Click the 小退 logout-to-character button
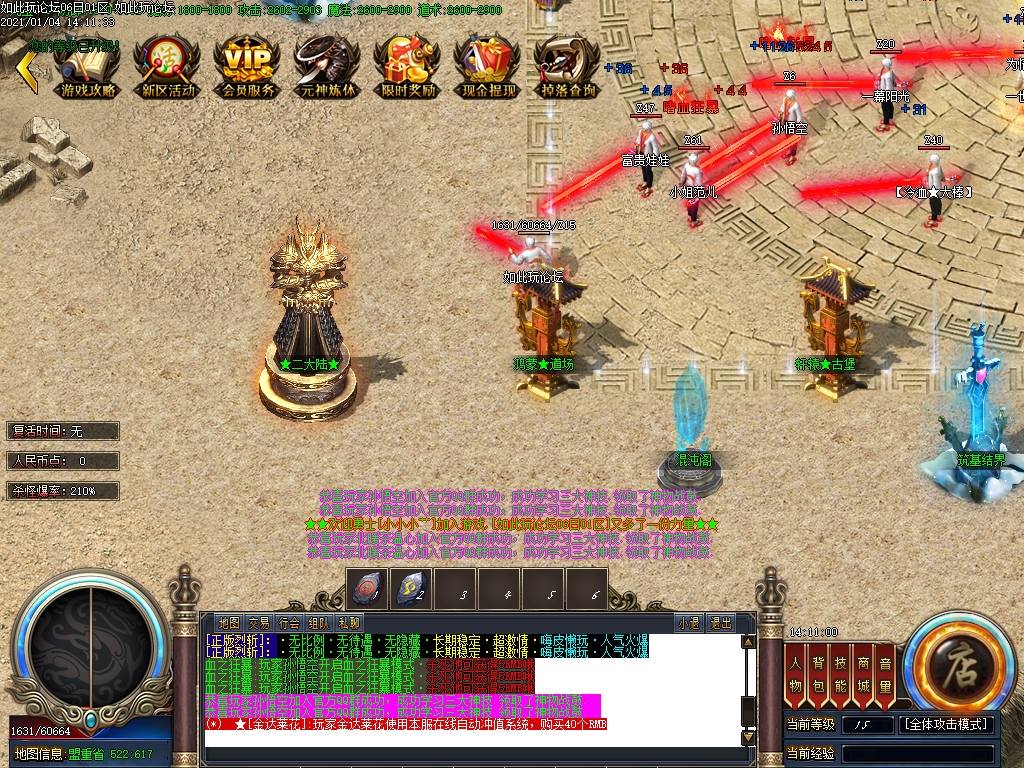 (689, 623)
